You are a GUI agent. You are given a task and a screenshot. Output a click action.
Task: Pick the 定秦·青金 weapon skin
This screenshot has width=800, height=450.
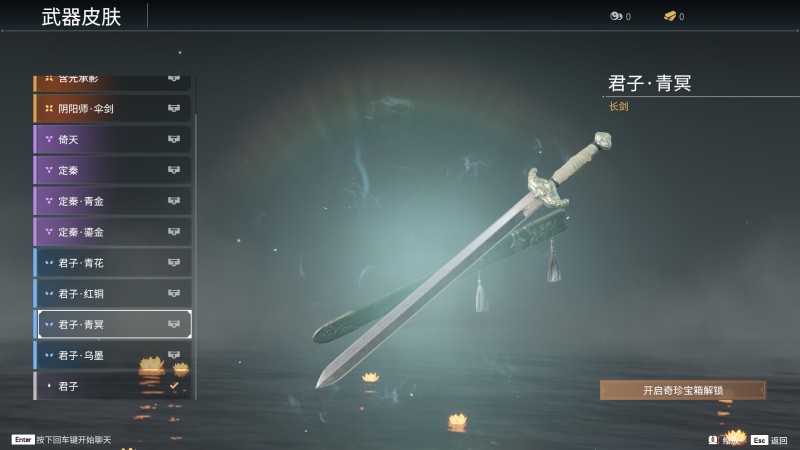tap(112, 201)
